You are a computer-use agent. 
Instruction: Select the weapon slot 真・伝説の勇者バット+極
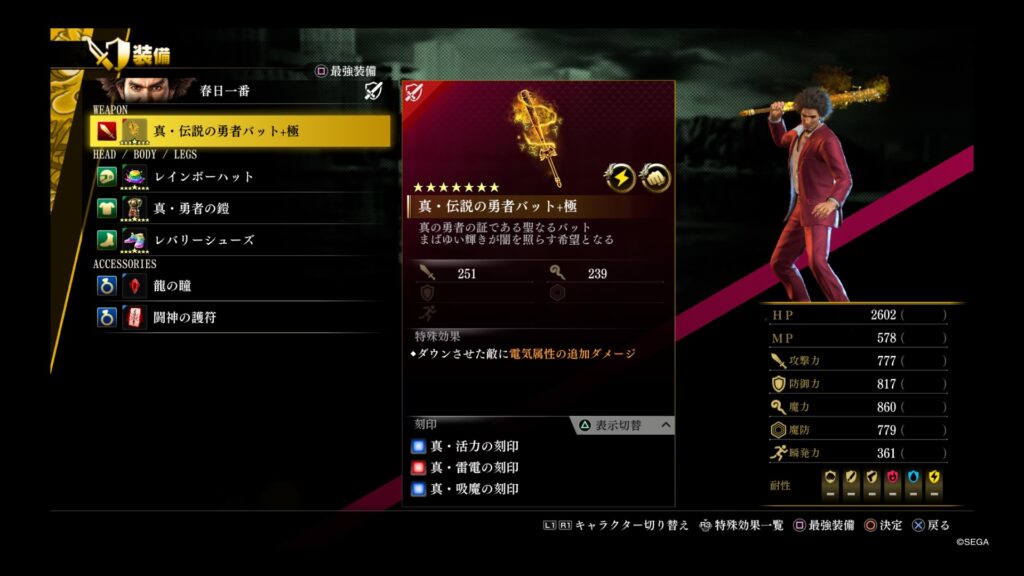point(240,131)
